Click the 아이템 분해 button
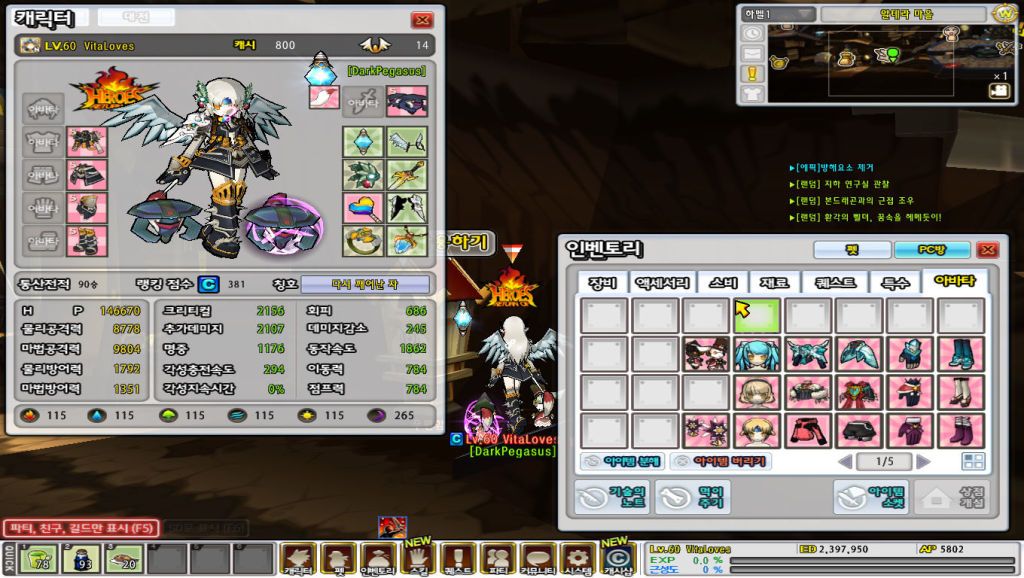Screen dimensions: 1024x578 (621, 461)
